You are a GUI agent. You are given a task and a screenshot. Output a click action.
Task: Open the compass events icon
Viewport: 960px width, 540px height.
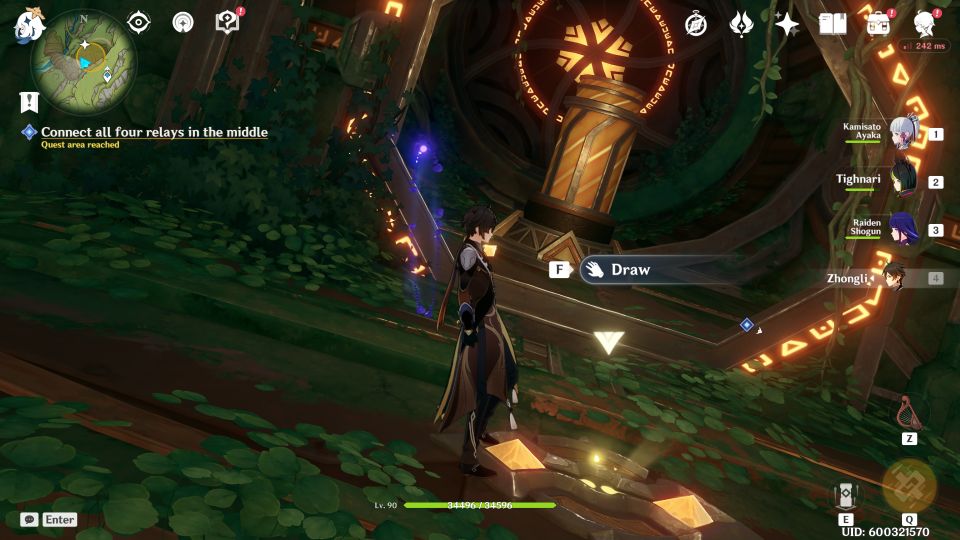tap(696, 24)
